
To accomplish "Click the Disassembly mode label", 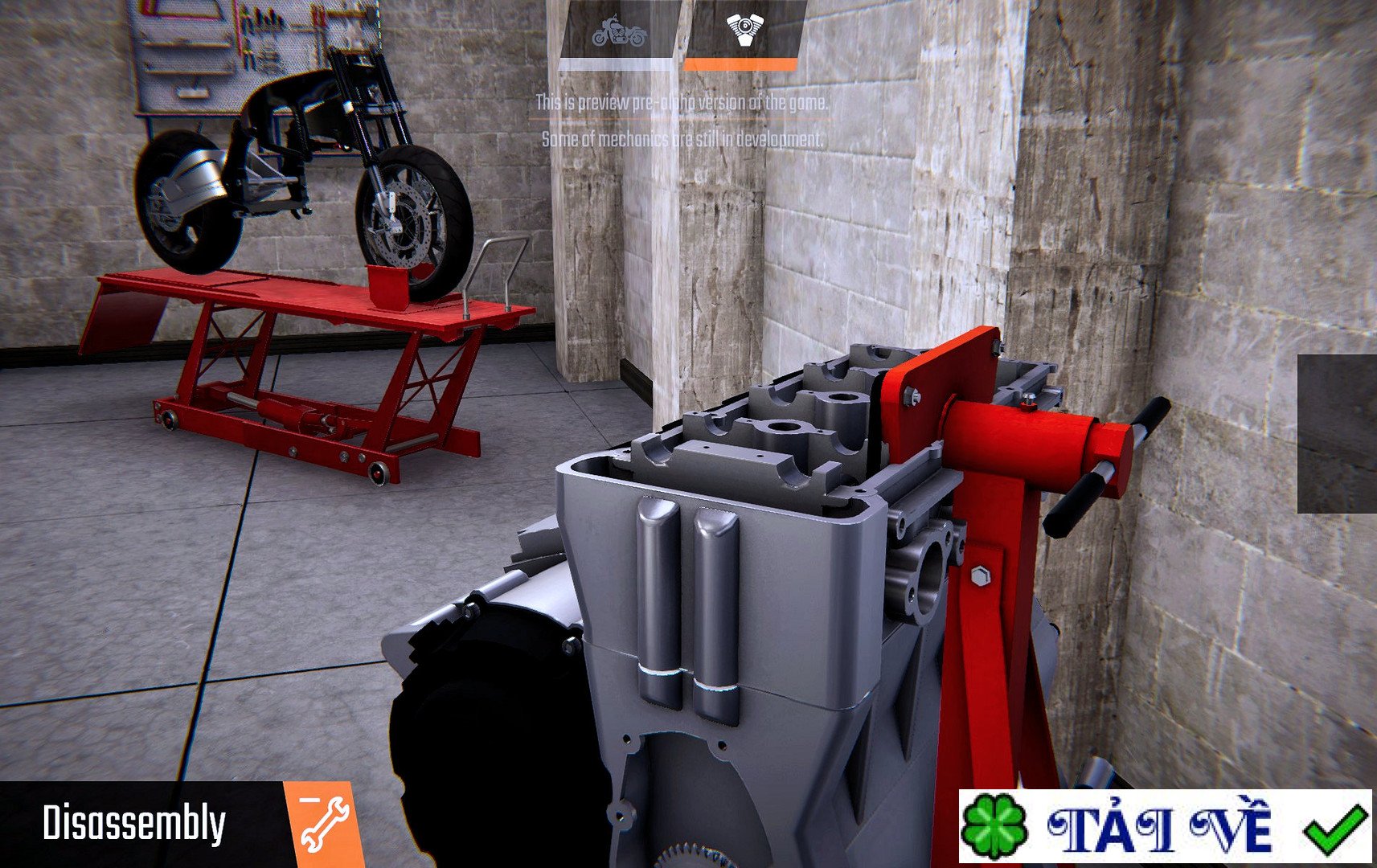I will tap(134, 823).
